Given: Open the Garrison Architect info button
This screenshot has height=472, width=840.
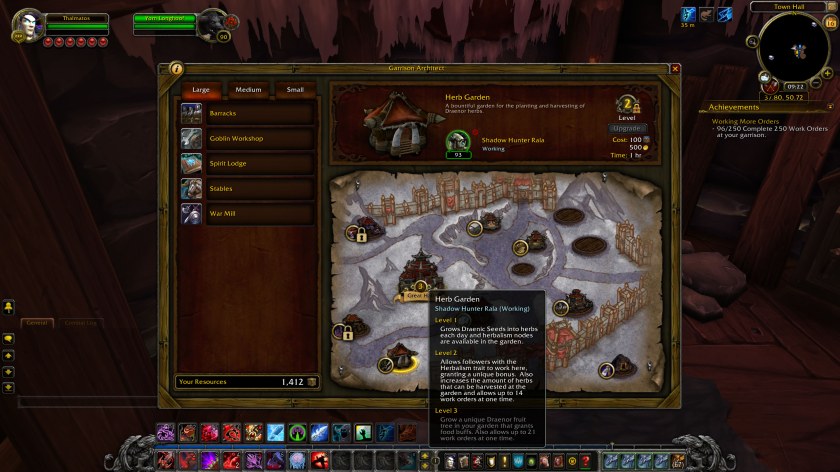Looking at the screenshot, I should coord(176,68).
